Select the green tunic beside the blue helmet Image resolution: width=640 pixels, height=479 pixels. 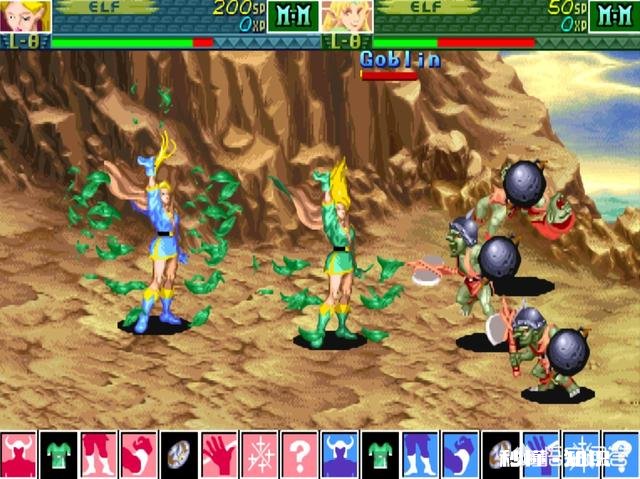click(x=379, y=455)
